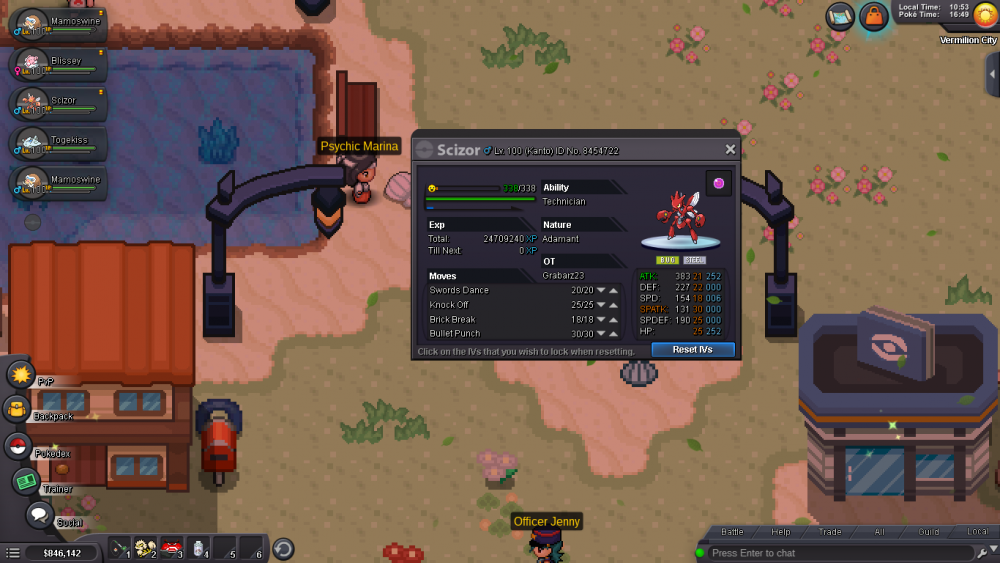Image resolution: width=1000 pixels, height=563 pixels.
Task: Switch to the Guild chat tab
Action: tap(929, 532)
